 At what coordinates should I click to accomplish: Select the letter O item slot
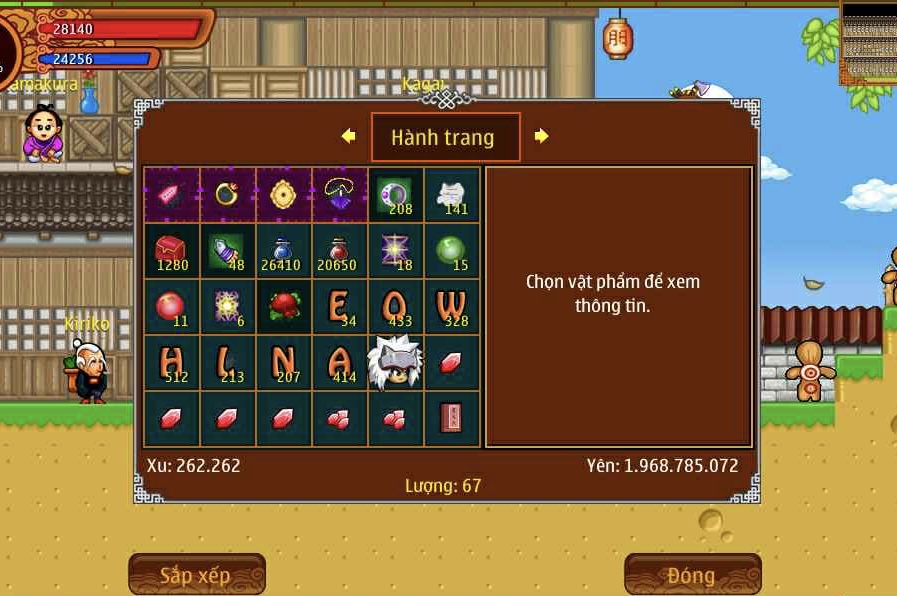pos(396,306)
